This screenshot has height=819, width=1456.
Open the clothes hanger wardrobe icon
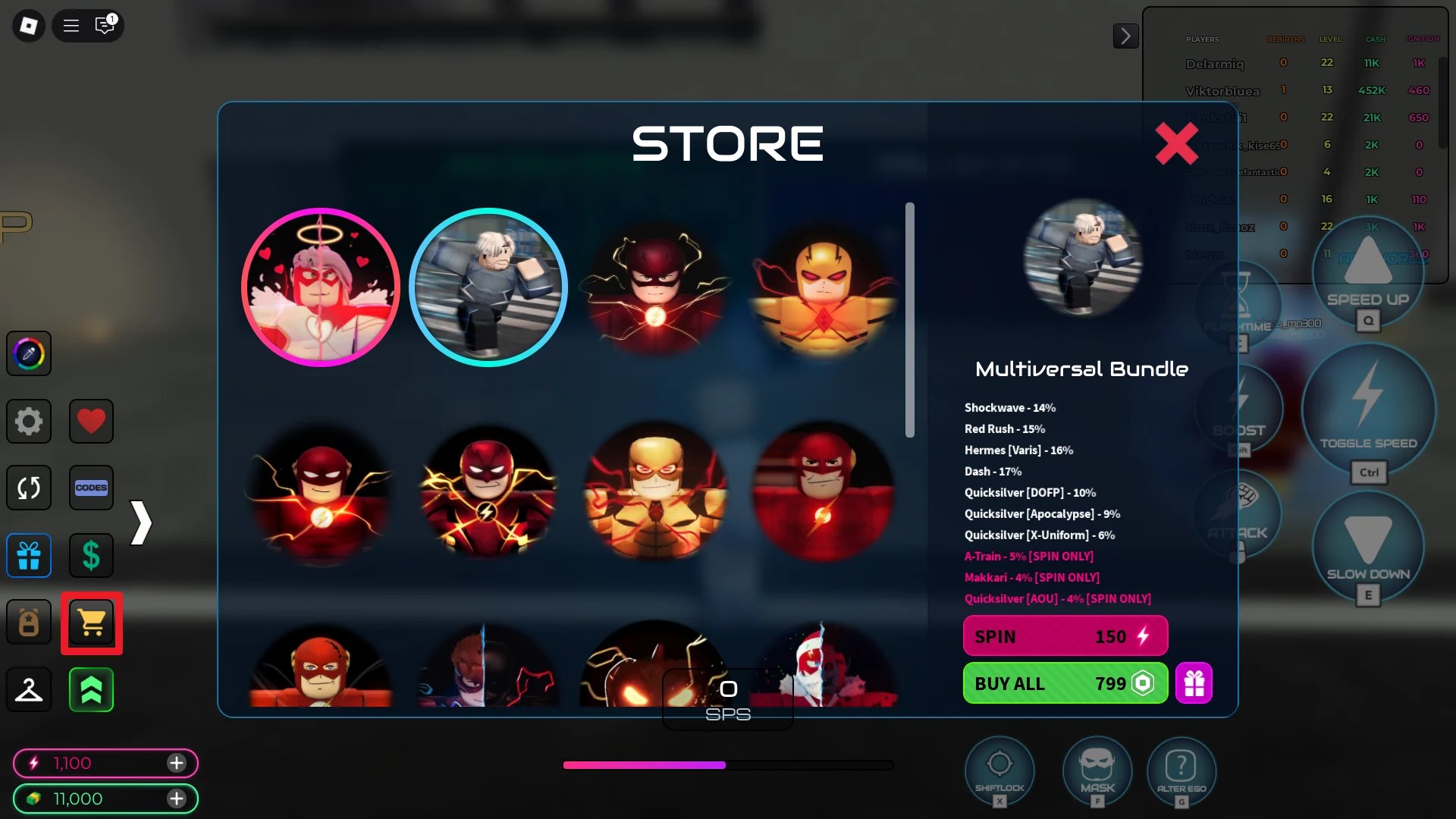[29, 690]
